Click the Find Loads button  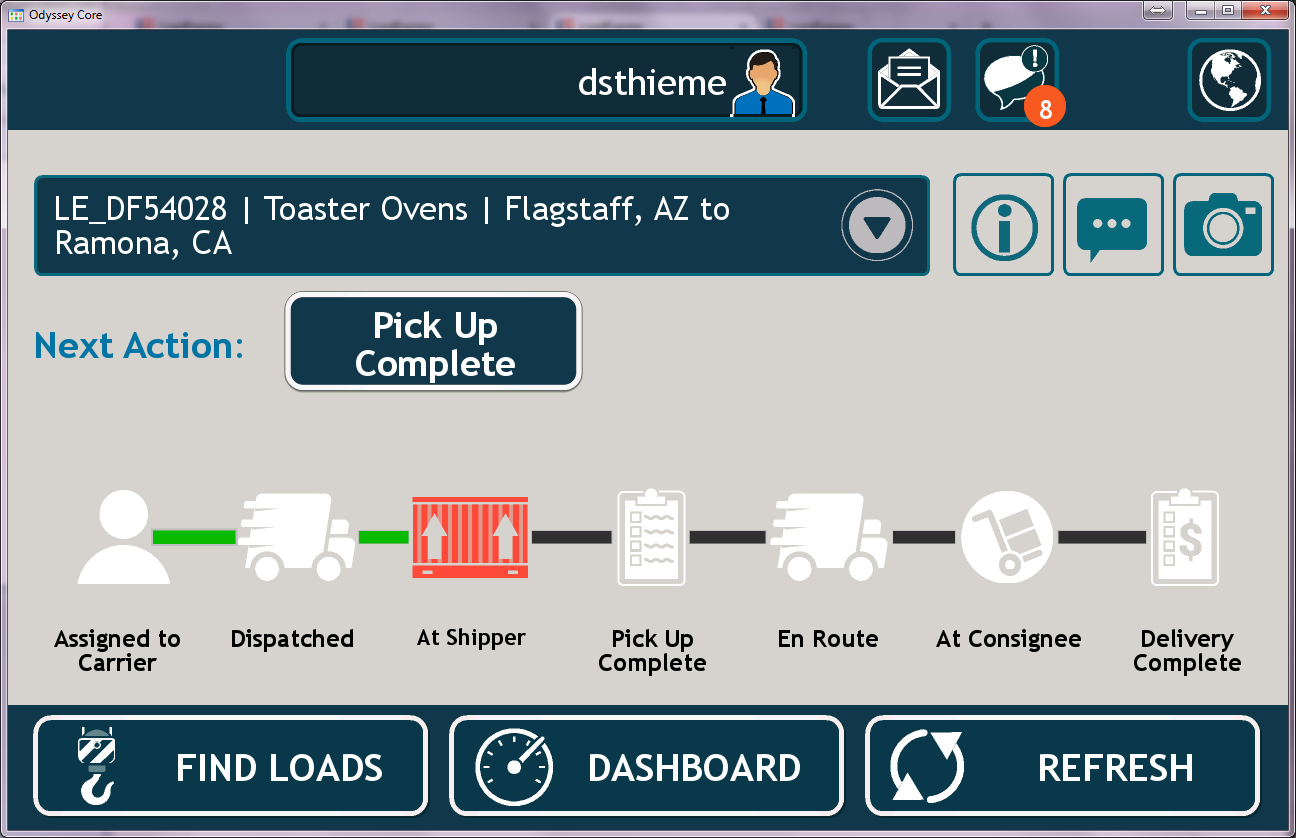tap(231, 767)
